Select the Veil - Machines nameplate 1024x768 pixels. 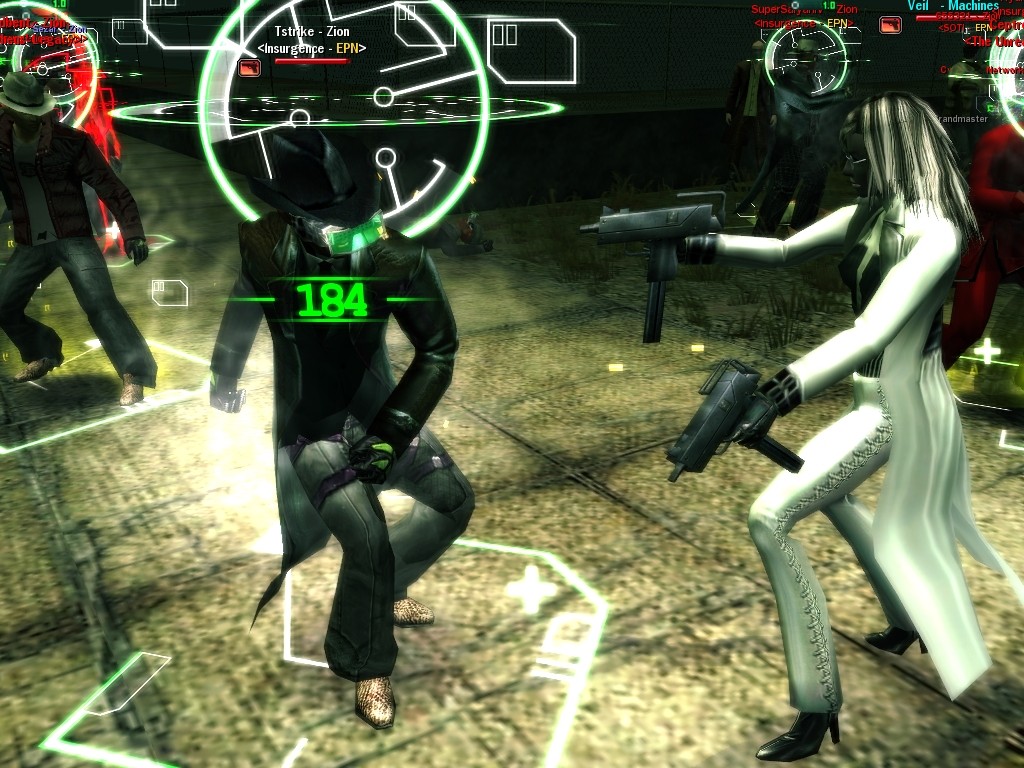(x=953, y=6)
